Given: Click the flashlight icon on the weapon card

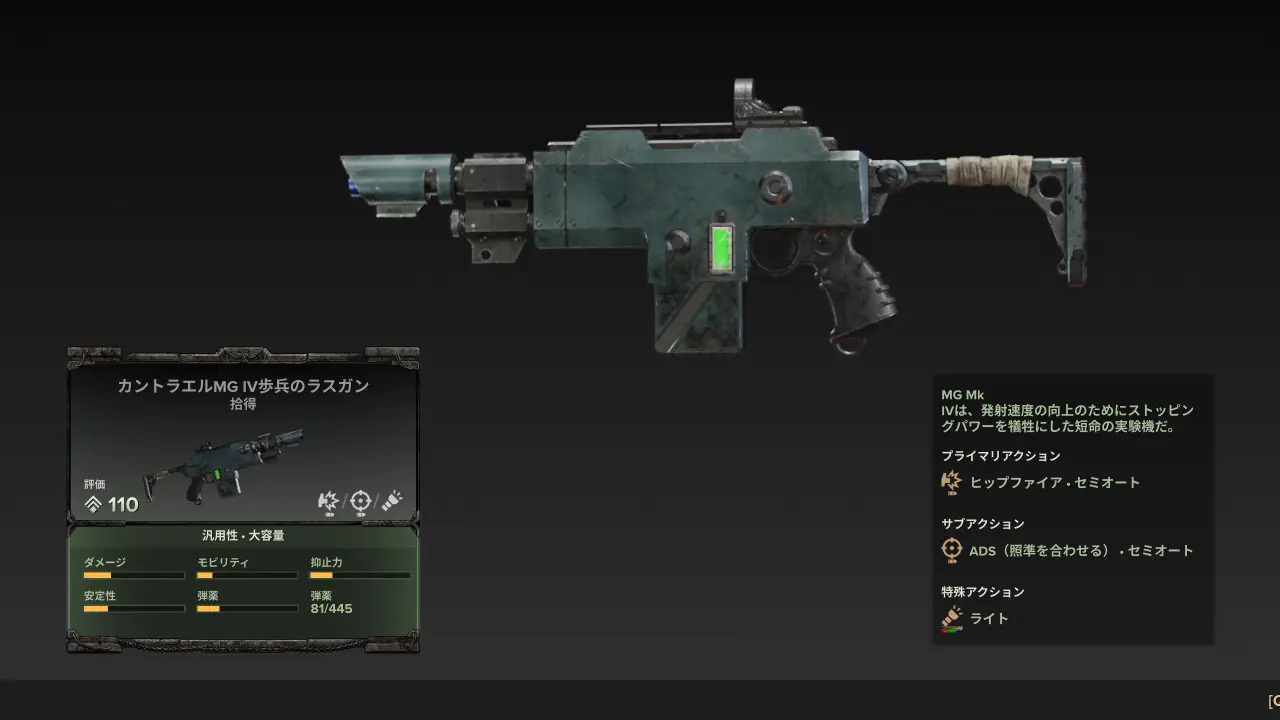Looking at the screenshot, I should 392,501.
